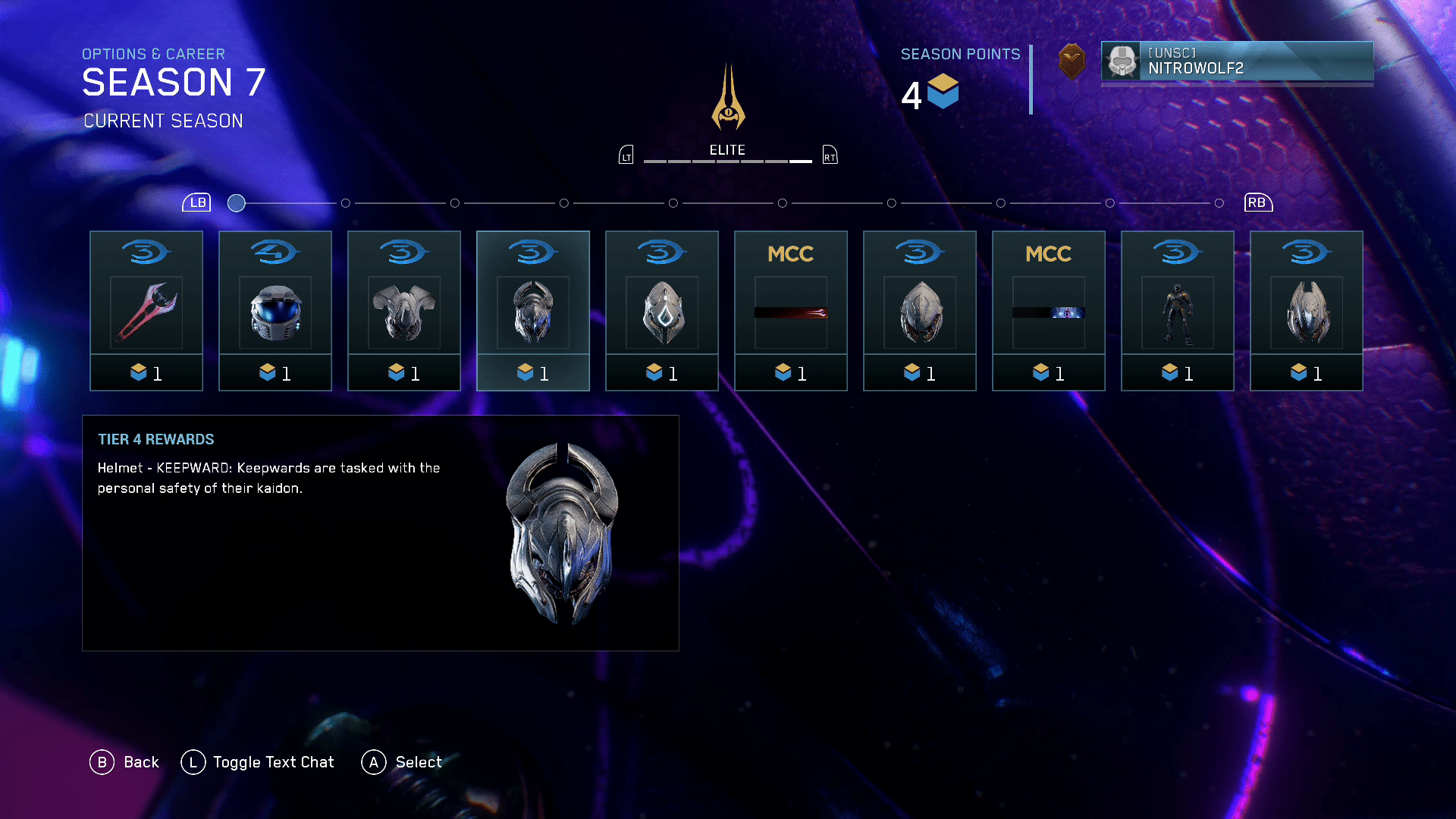Choose the red MCC nameplate reward
Screen dimensions: 1456x819
click(x=791, y=311)
